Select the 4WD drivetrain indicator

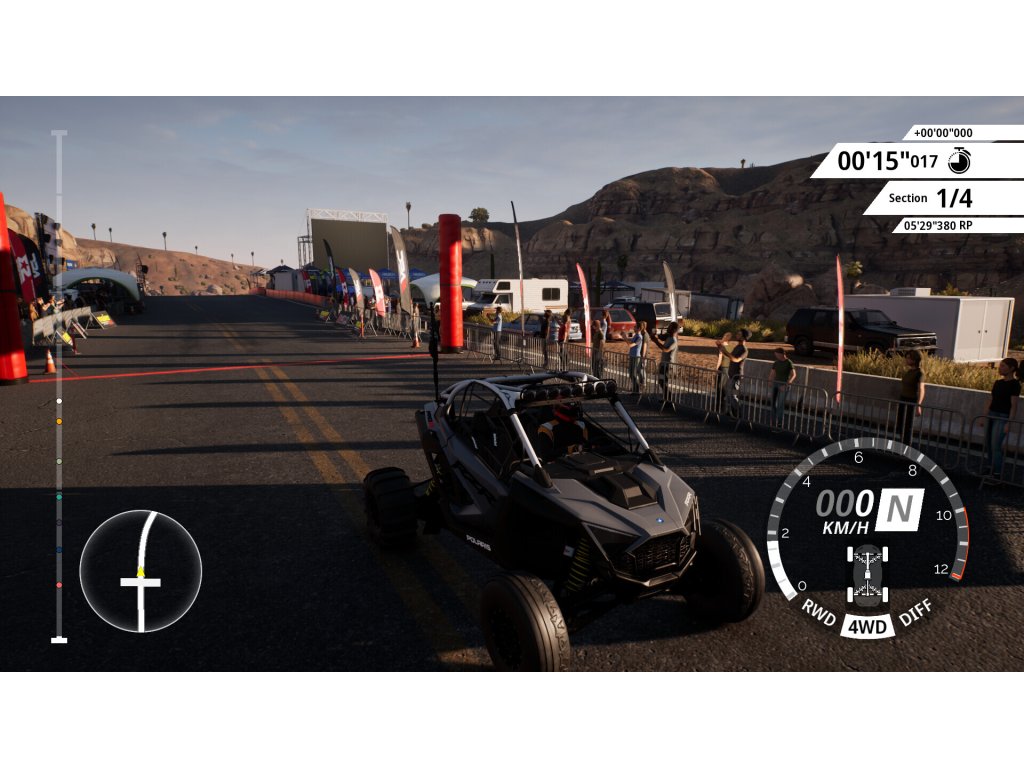[866, 627]
